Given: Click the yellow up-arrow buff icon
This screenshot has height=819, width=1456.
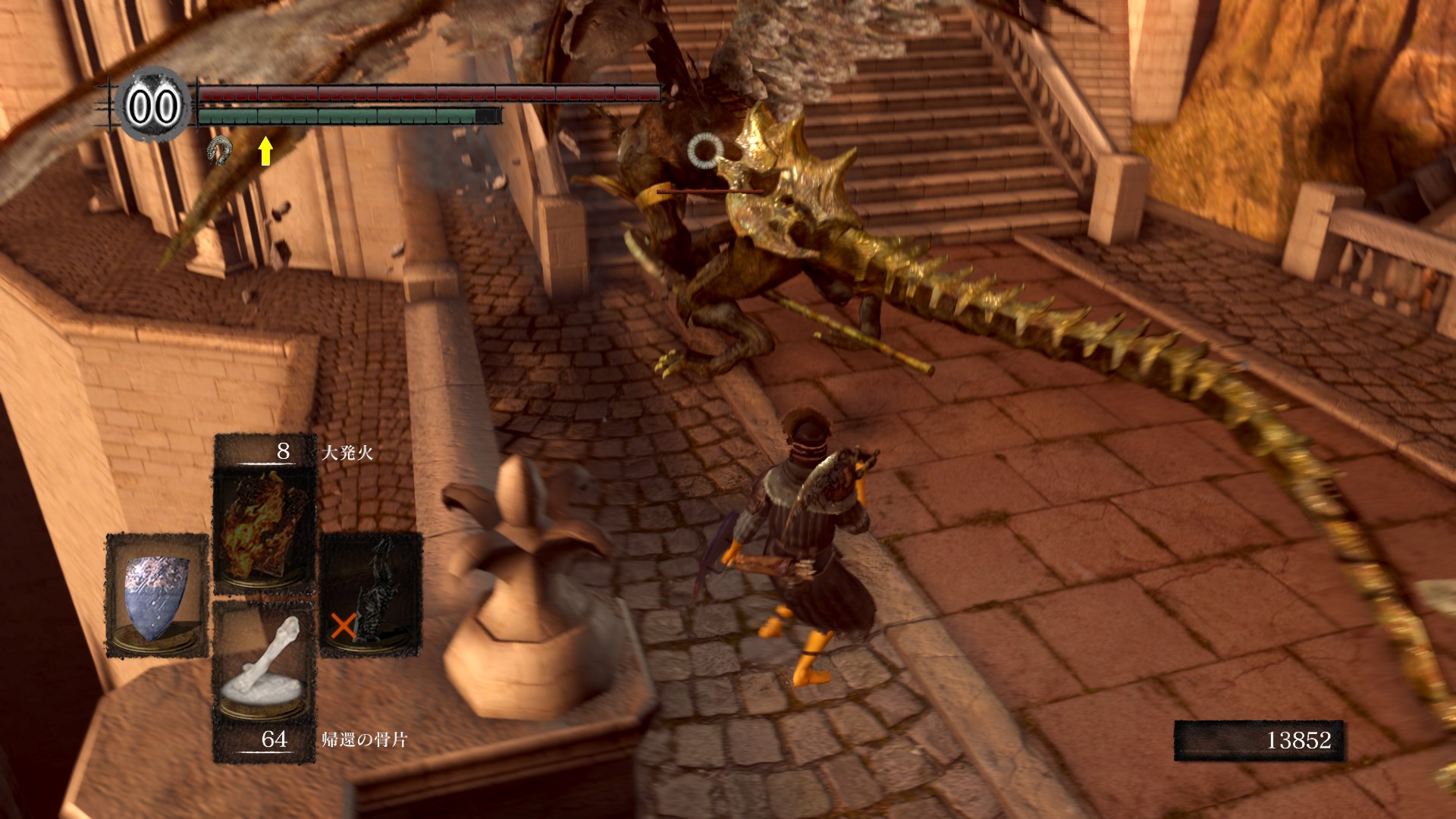Looking at the screenshot, I should pyautogui.click(x=265, y=150).
